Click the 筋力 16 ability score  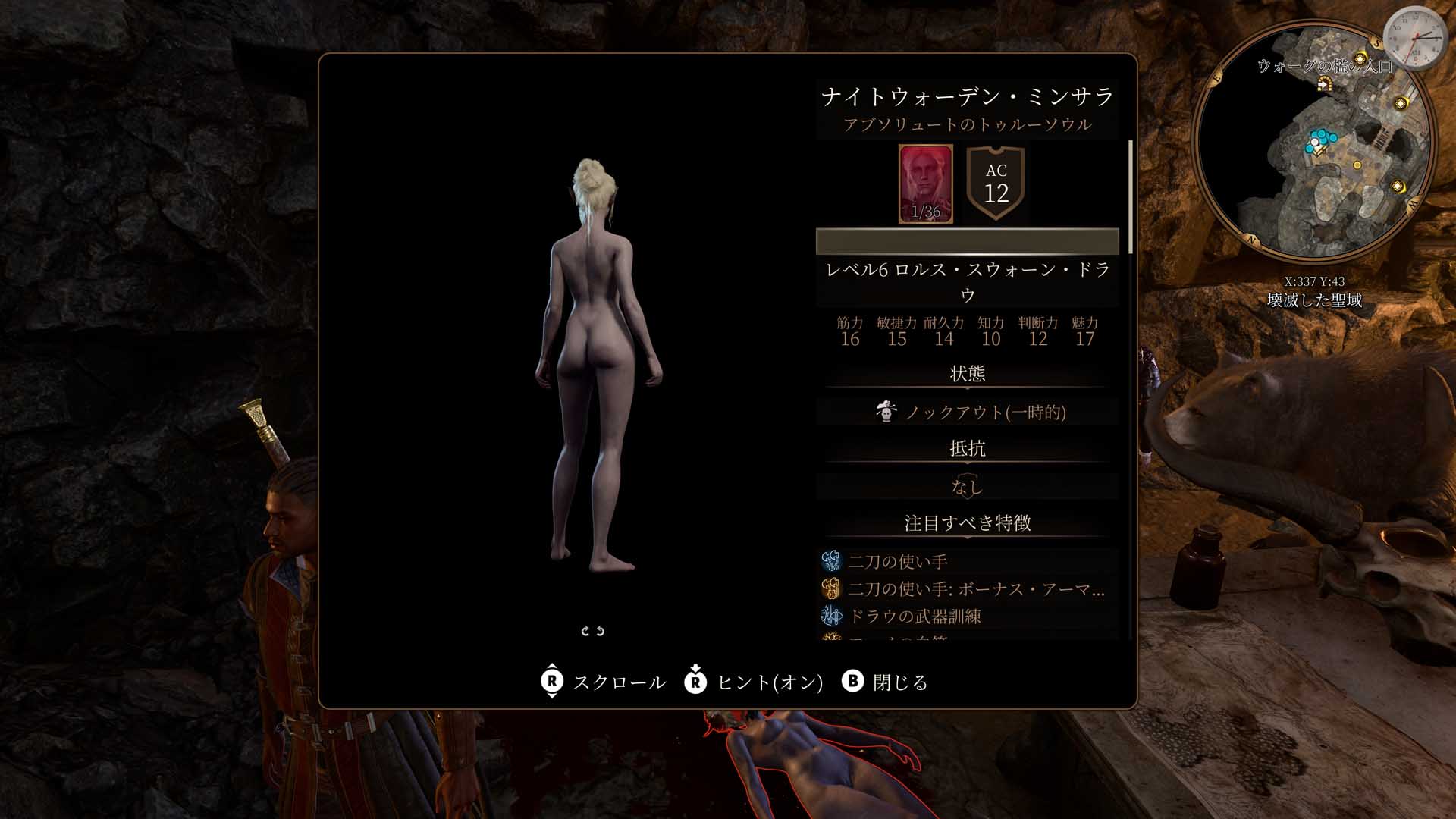pyautogui.click(x=850, y=332)
